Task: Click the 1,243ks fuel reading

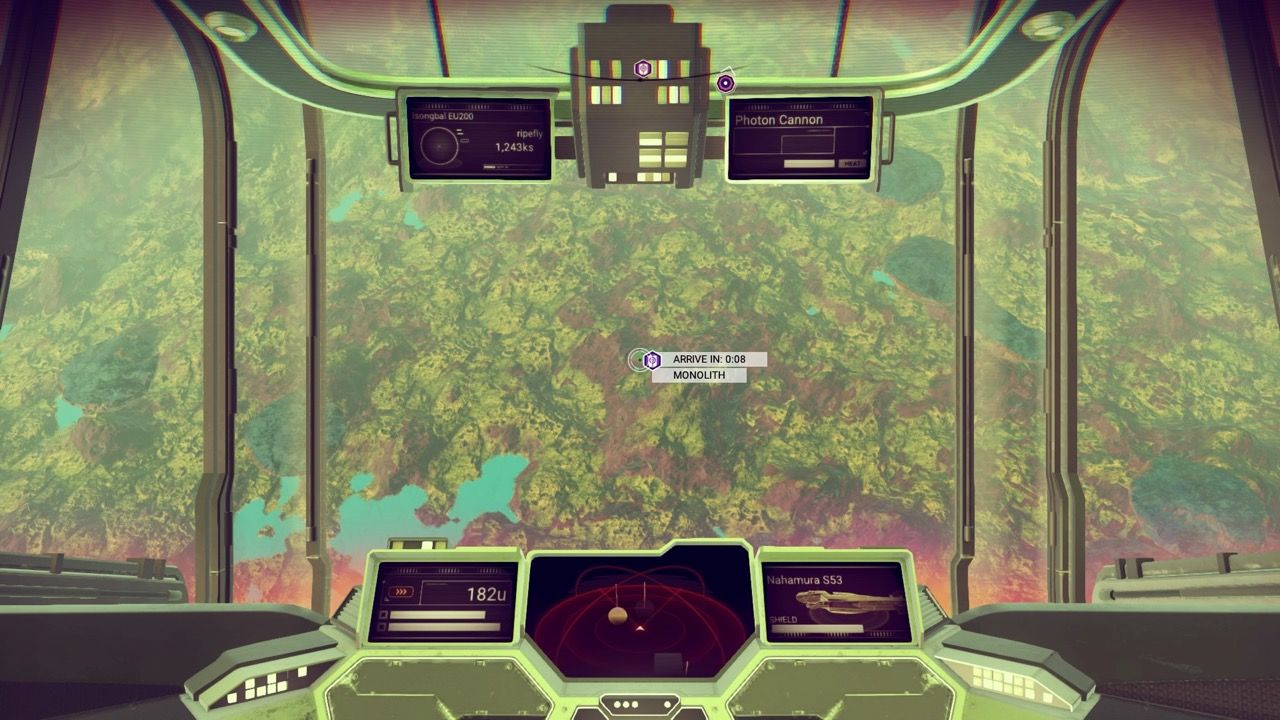Action: (515, 147)
